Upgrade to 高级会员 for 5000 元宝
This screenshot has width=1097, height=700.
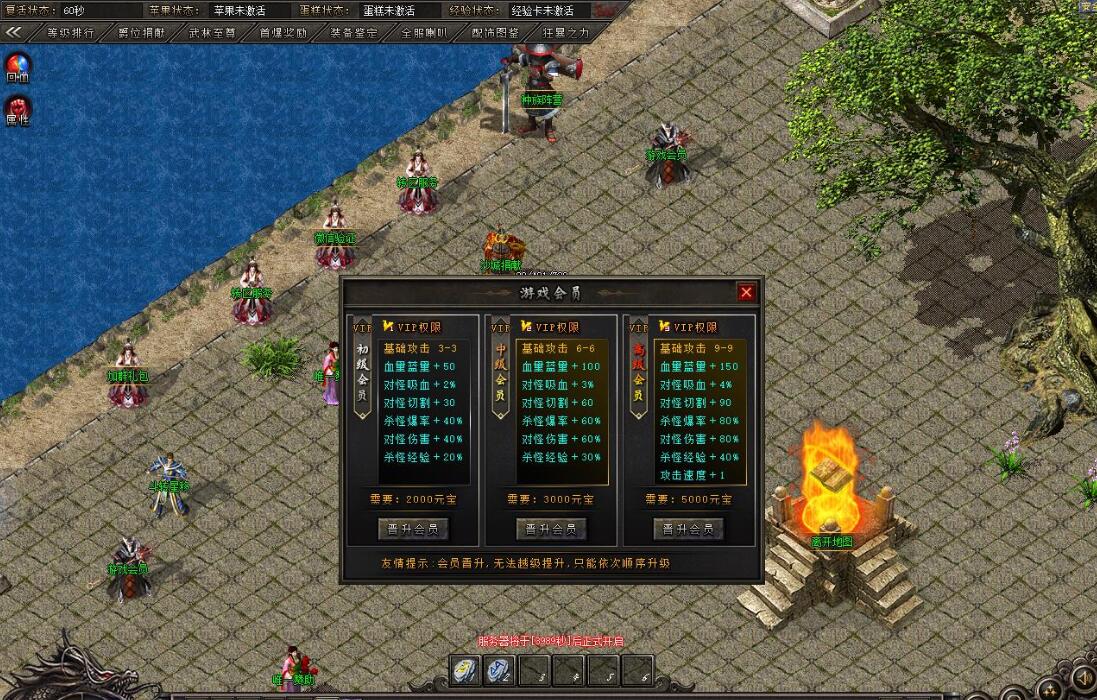688,528
